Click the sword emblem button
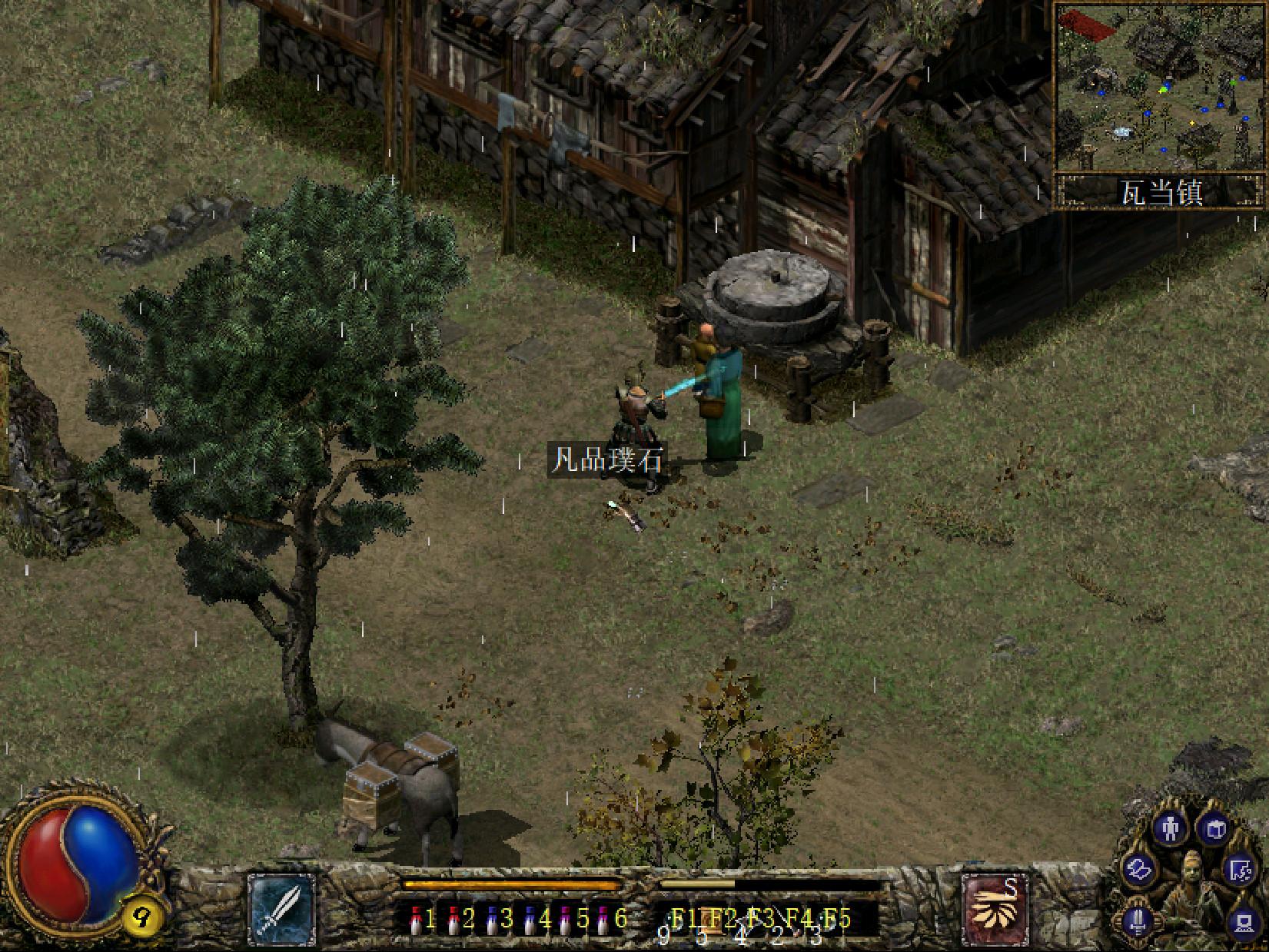 click(x=1139, y=920)
